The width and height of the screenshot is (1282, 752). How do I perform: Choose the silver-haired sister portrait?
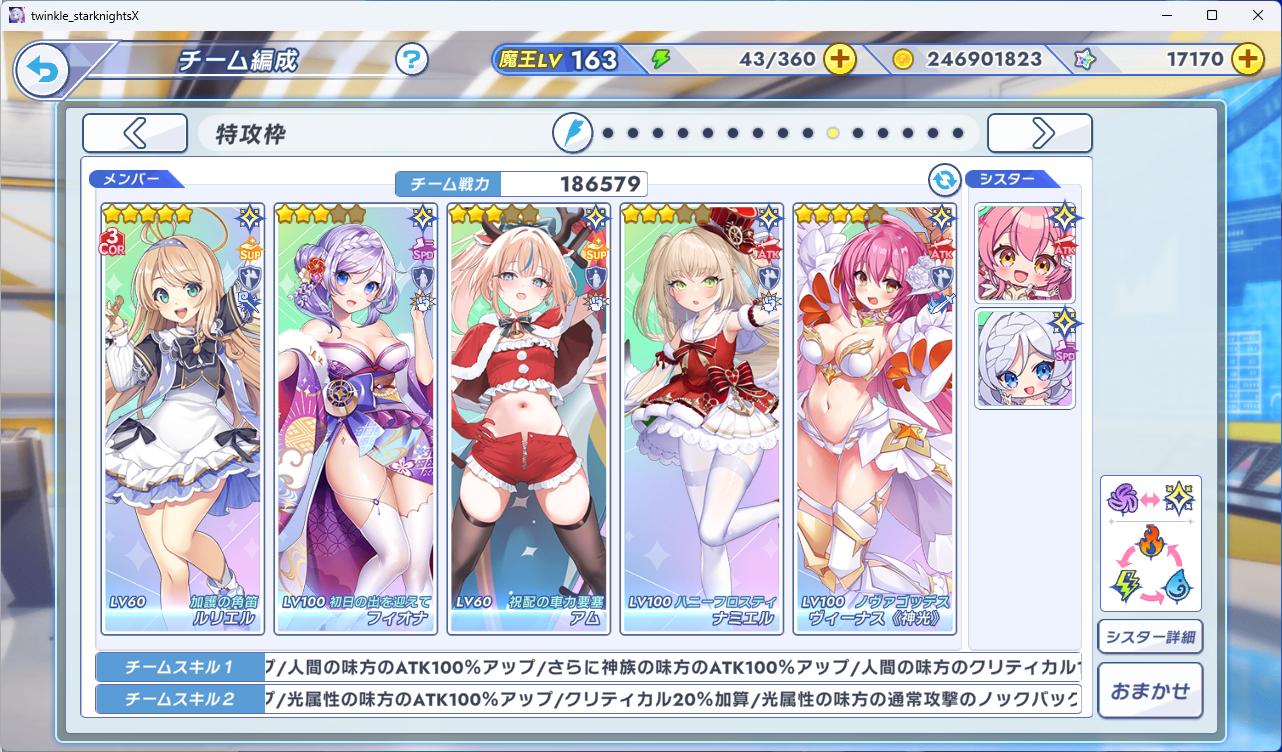coord(1025,358)
